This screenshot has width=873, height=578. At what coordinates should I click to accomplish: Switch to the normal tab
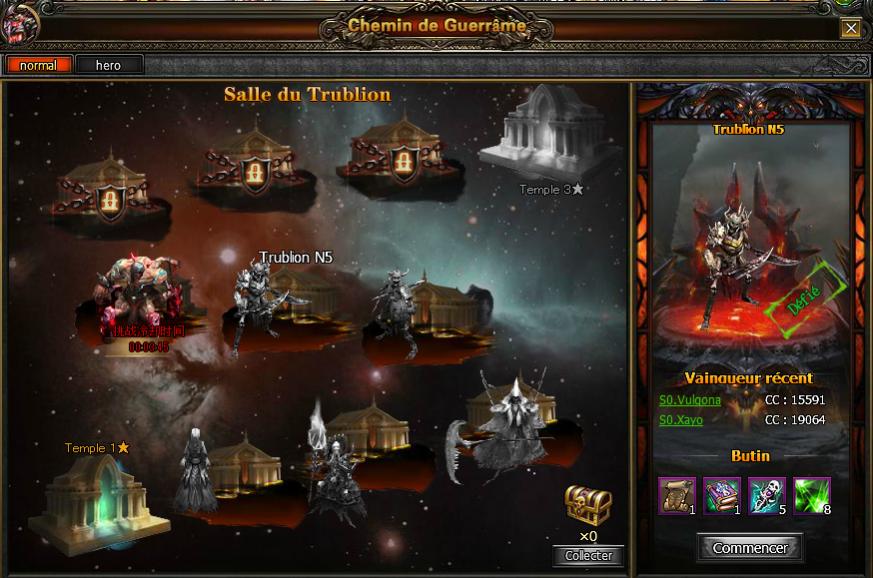click(38, 65)
